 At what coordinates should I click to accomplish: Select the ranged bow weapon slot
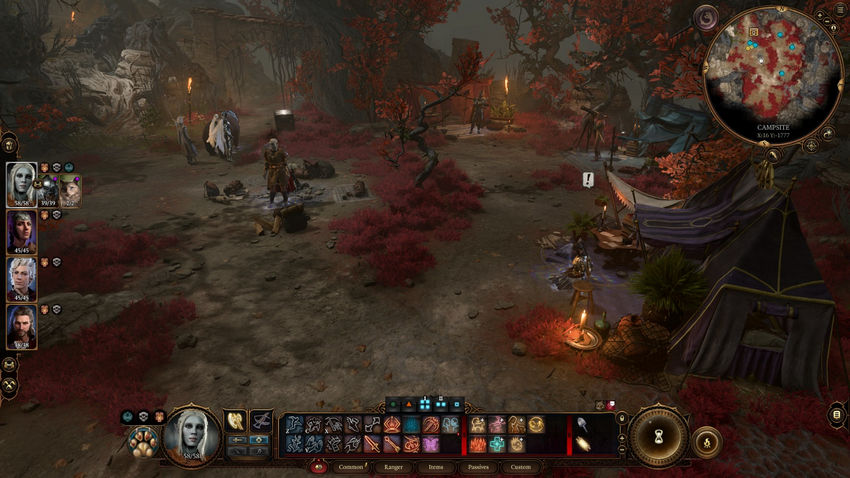[262, 421]
